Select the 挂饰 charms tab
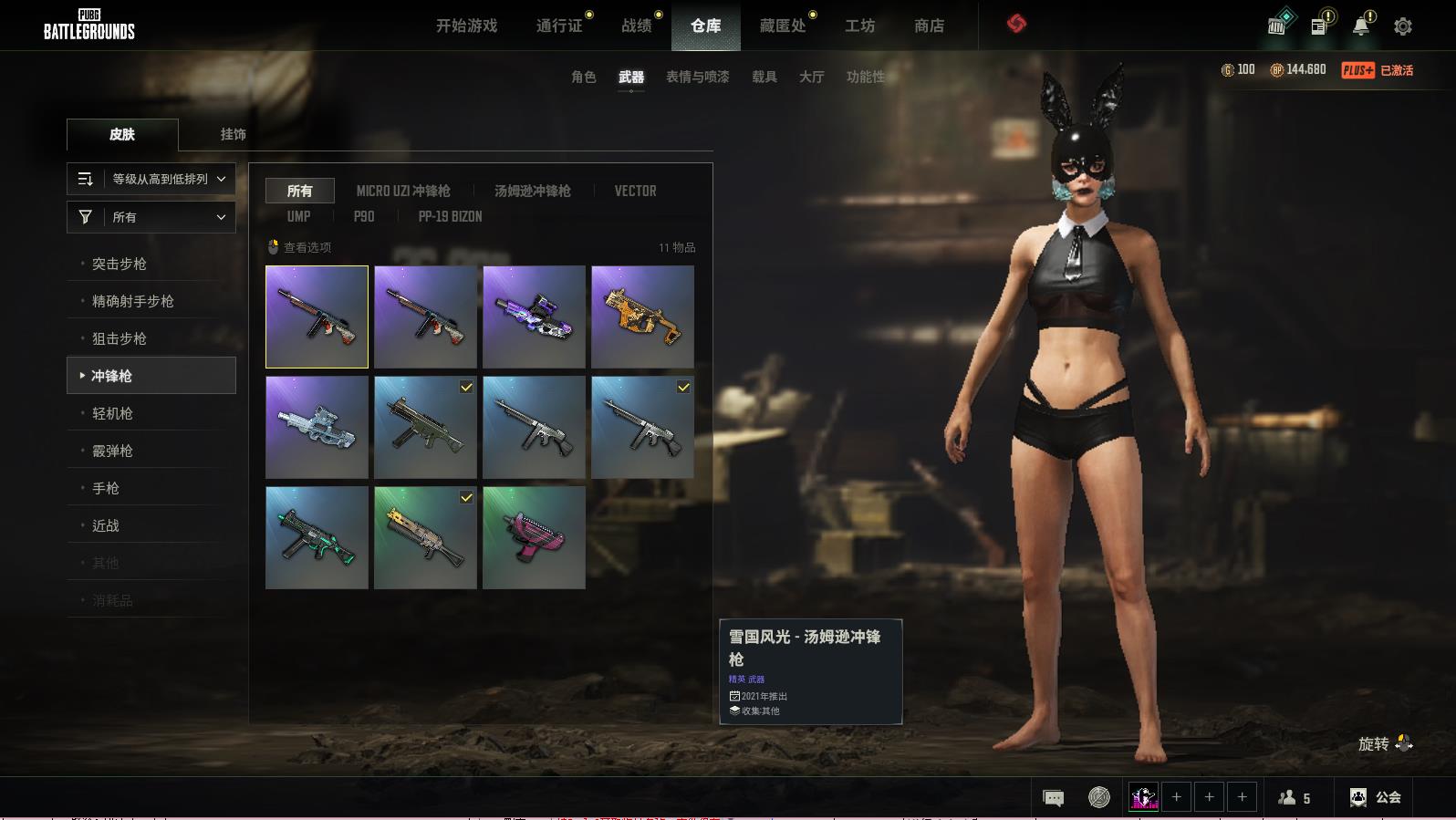The height and width of the screenshot is (820, 1456). [233, 134]
